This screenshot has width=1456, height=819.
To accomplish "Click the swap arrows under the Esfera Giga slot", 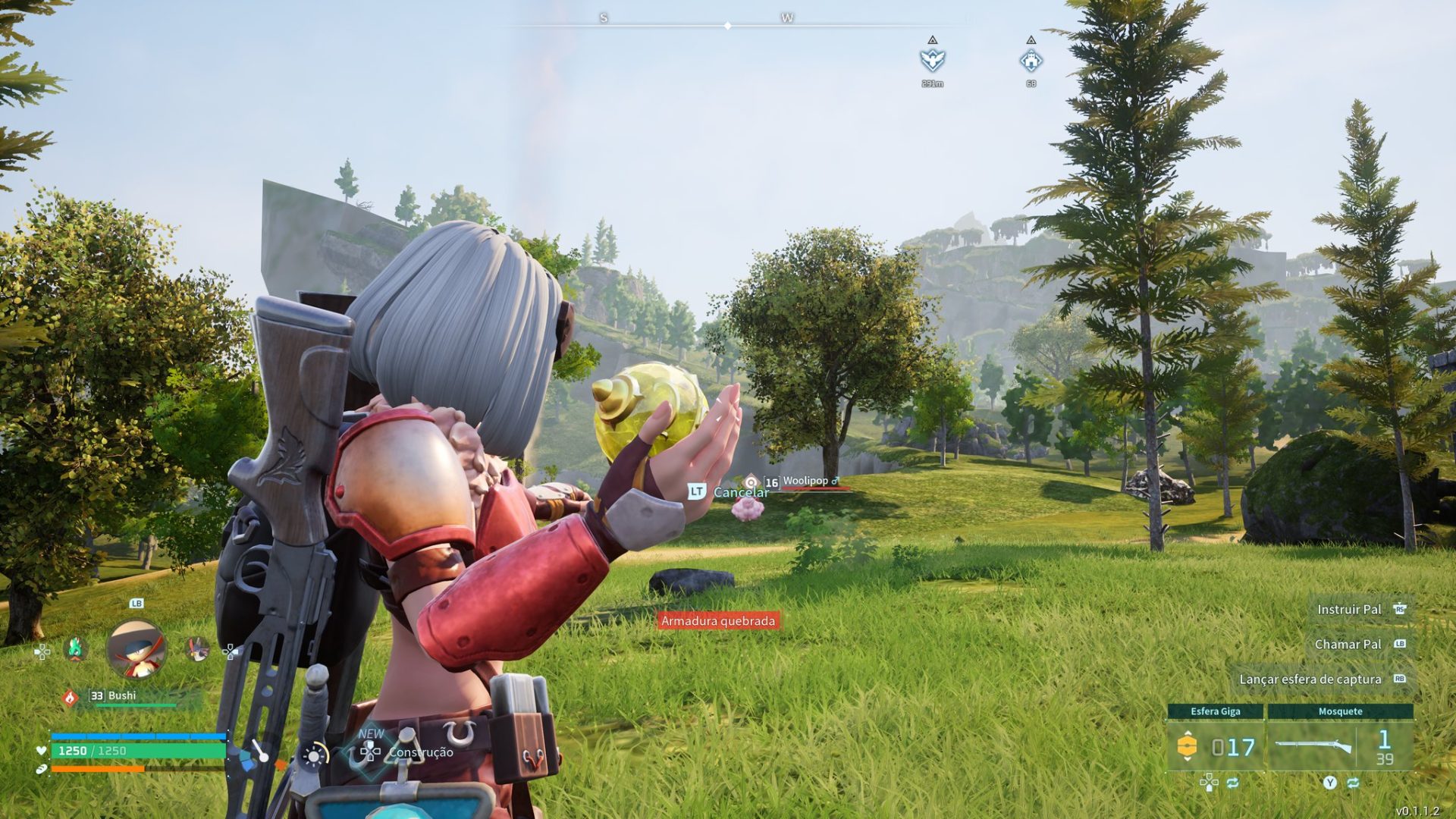I will [1232, 783].
